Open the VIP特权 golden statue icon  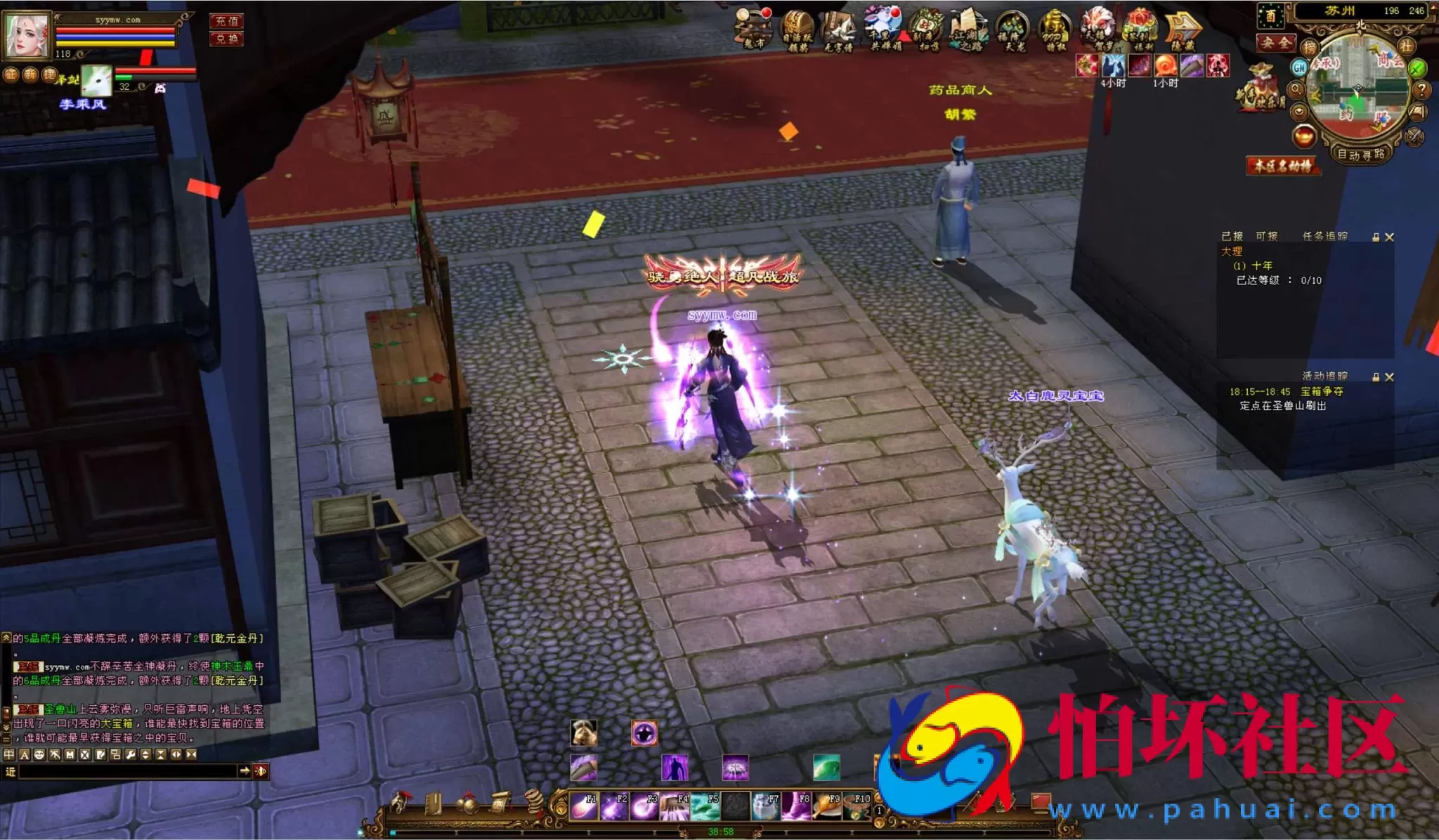(x=1055, y=31)
